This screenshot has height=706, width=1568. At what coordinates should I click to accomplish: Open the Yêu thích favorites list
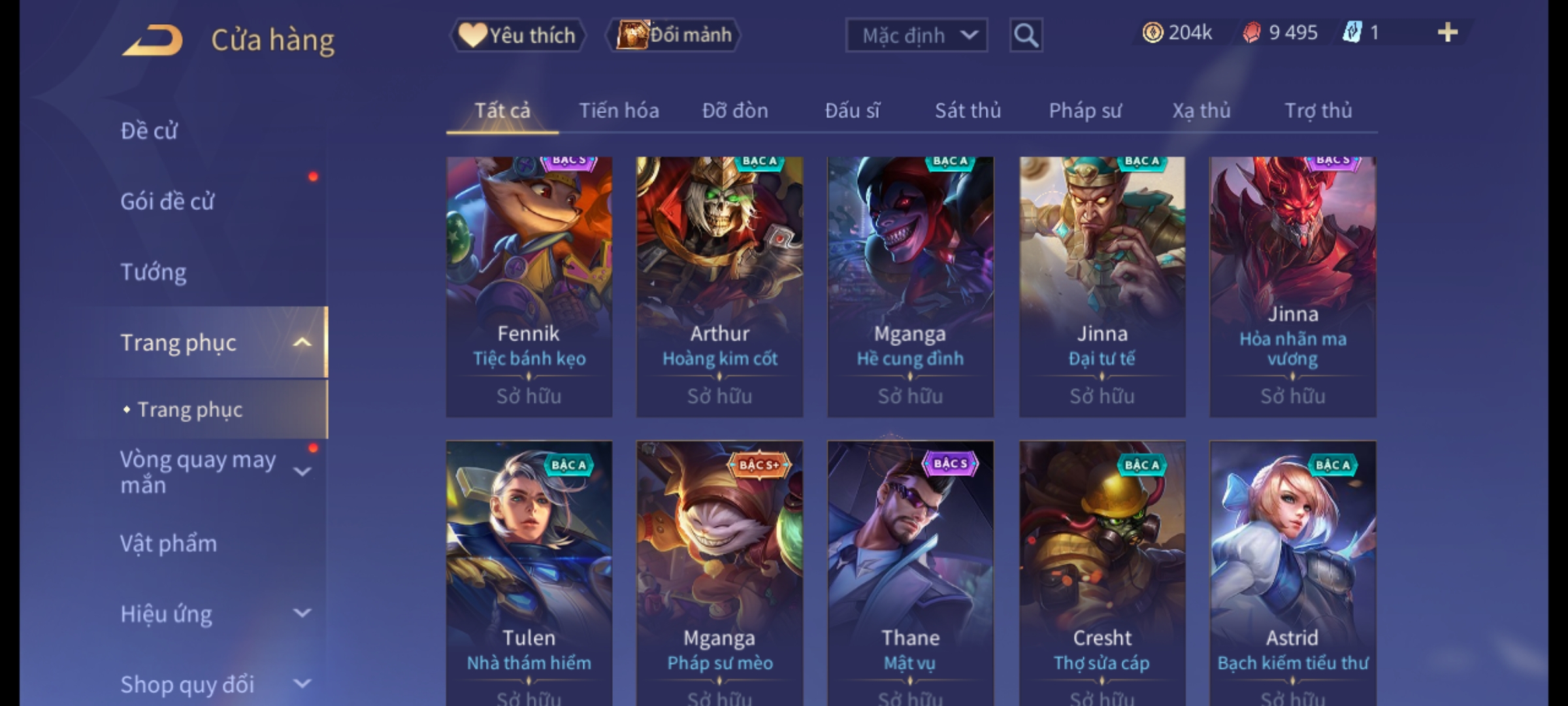517,35
